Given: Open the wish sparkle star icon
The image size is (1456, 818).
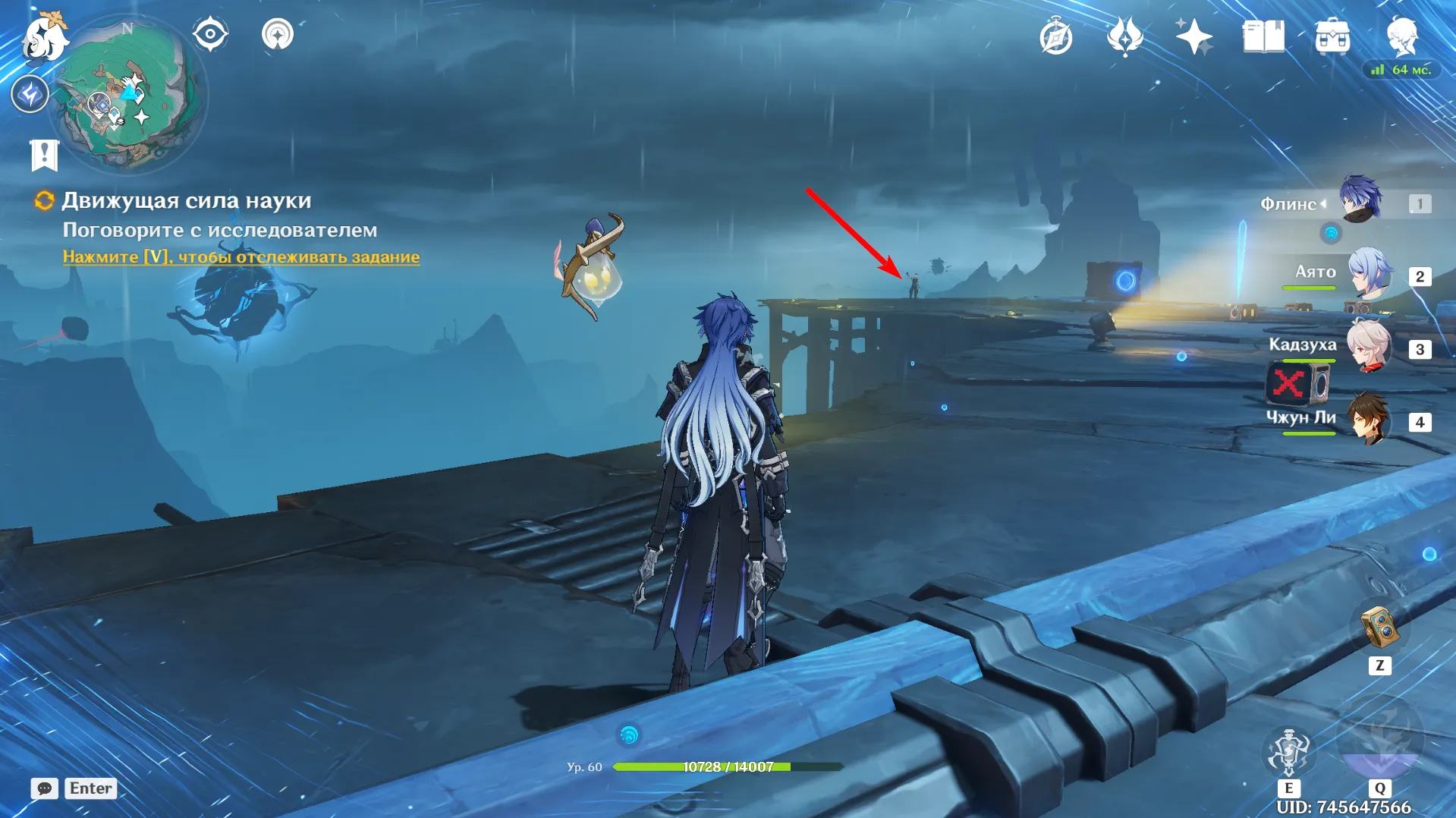Looking at the screenshot, I should pos(1193,36).
